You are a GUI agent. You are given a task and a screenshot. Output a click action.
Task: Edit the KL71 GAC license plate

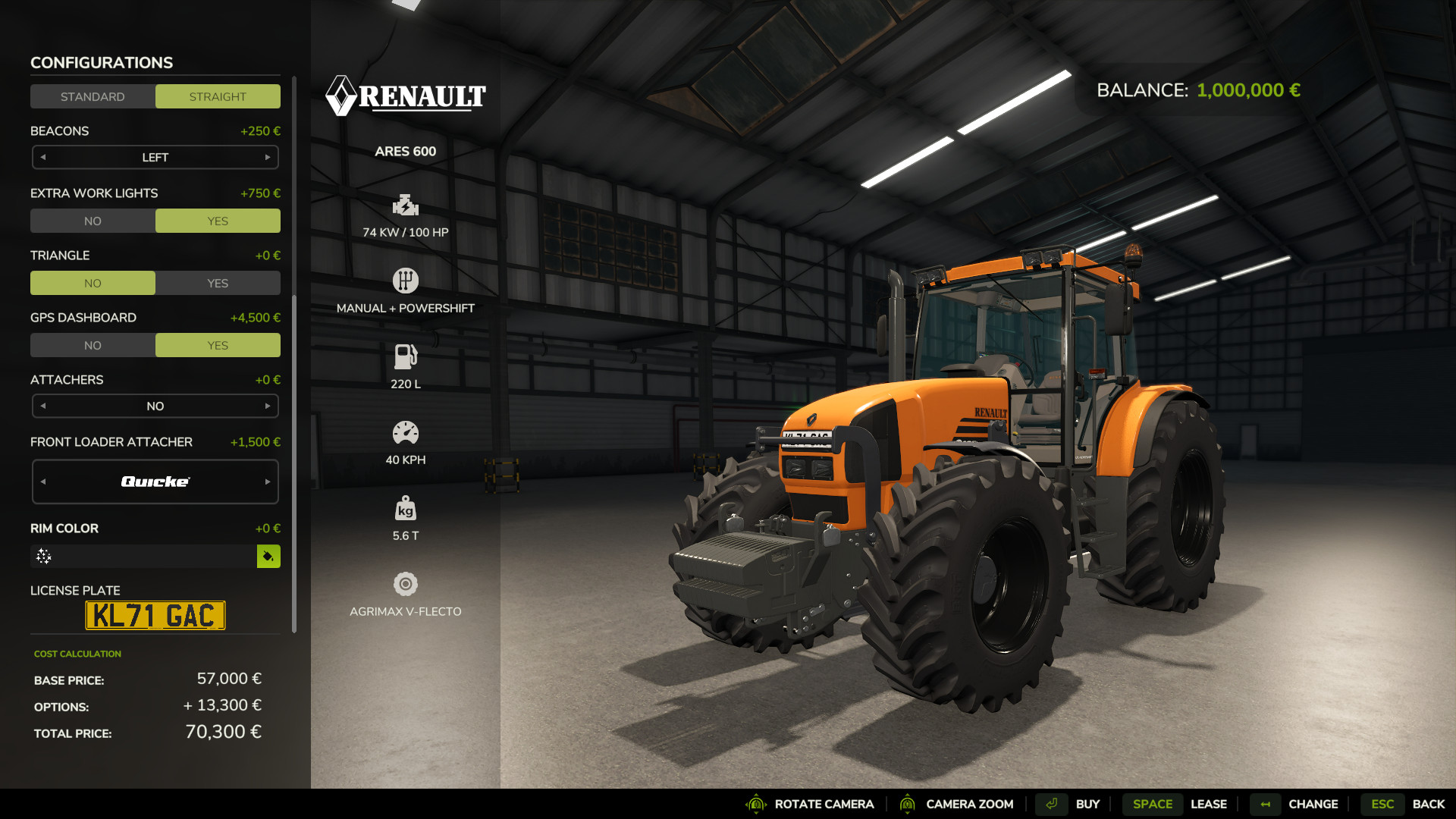click(x=155, y=616)
